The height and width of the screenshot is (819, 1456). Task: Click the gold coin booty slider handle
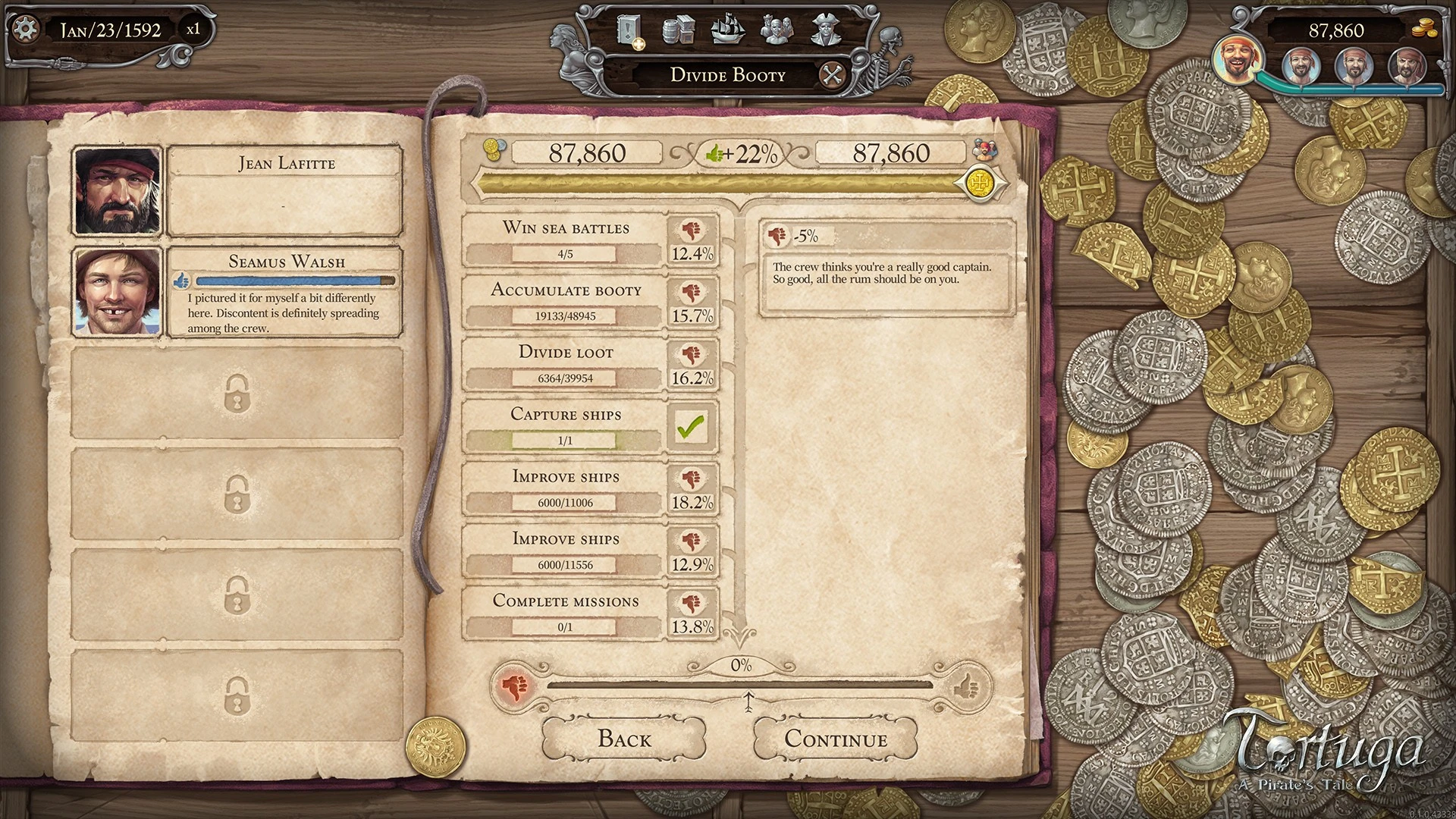click(982, 183)
